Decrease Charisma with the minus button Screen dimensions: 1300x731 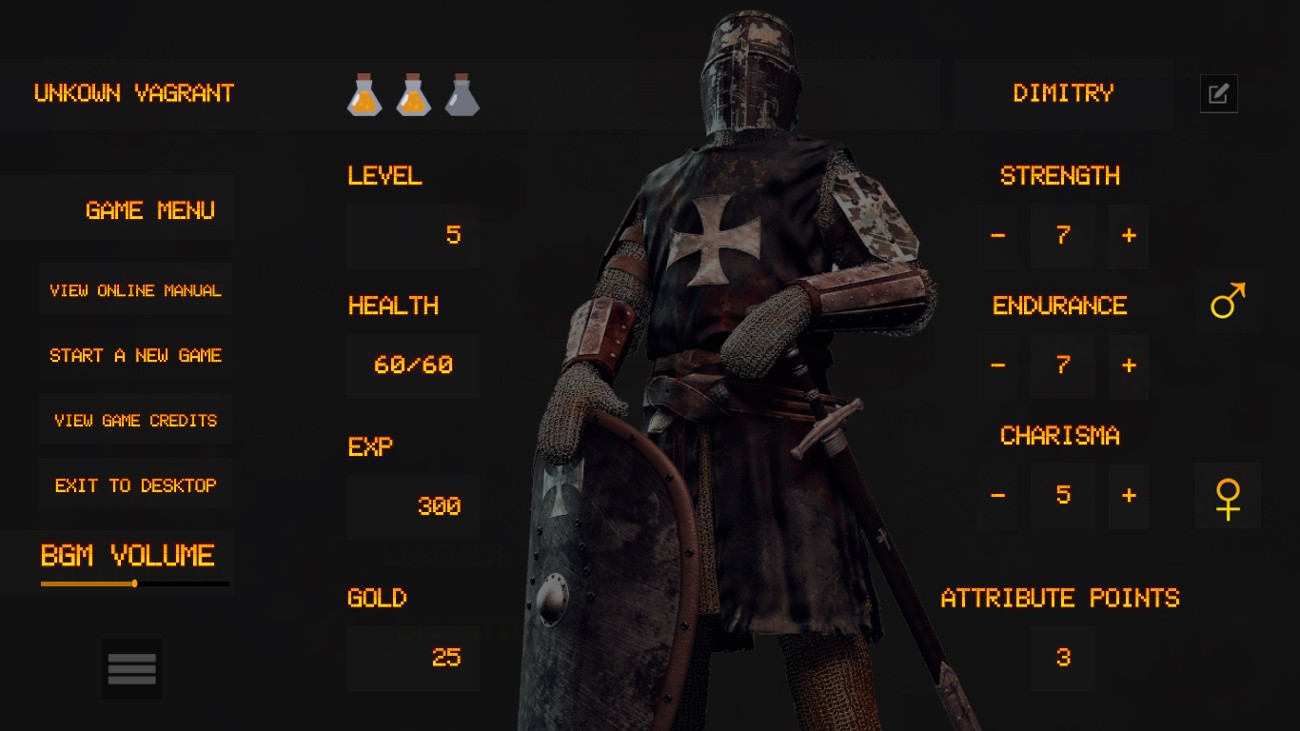tap(997, 496)
